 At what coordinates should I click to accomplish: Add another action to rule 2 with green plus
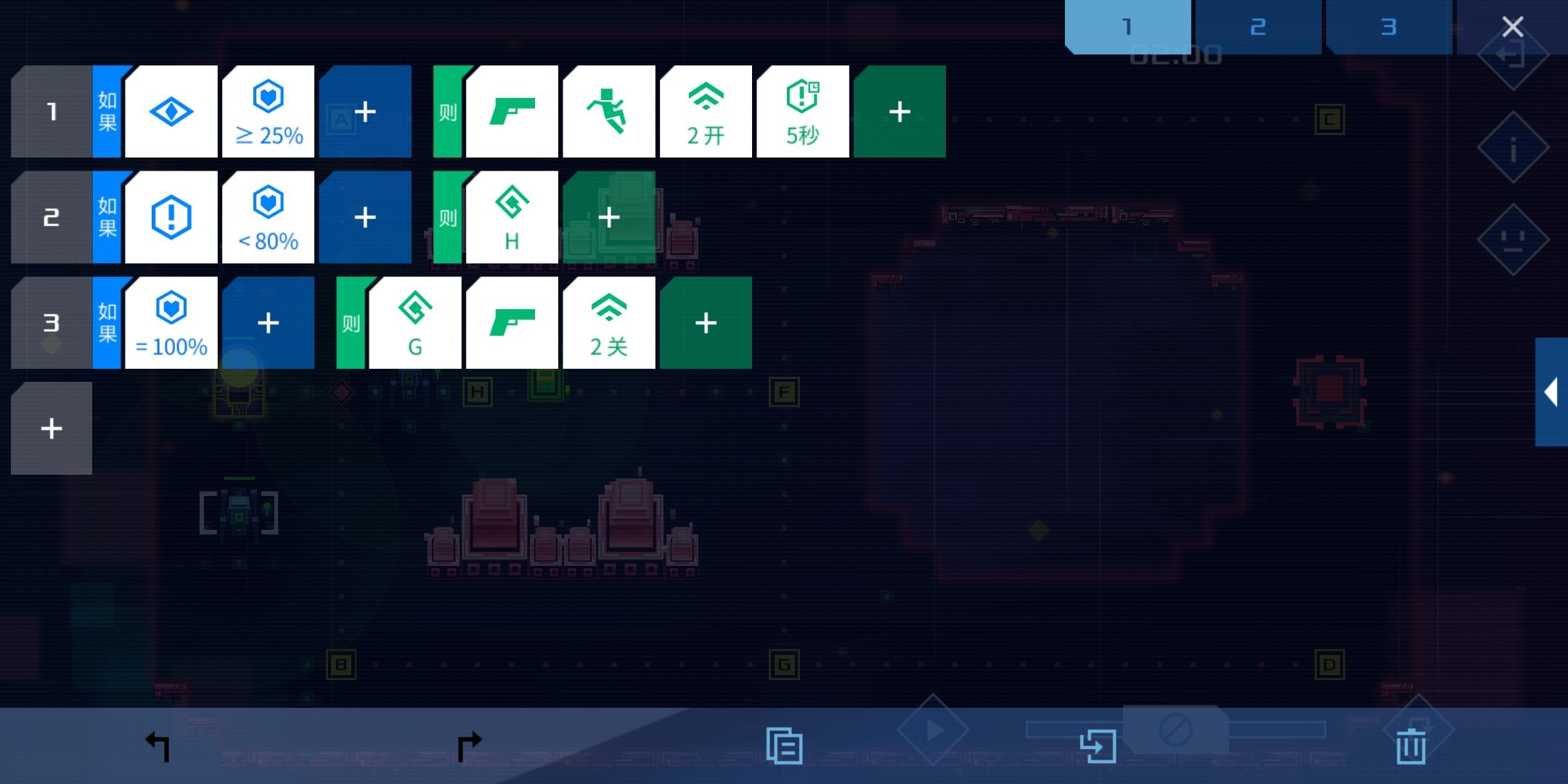pyautogui.click(x=609, y=216)
